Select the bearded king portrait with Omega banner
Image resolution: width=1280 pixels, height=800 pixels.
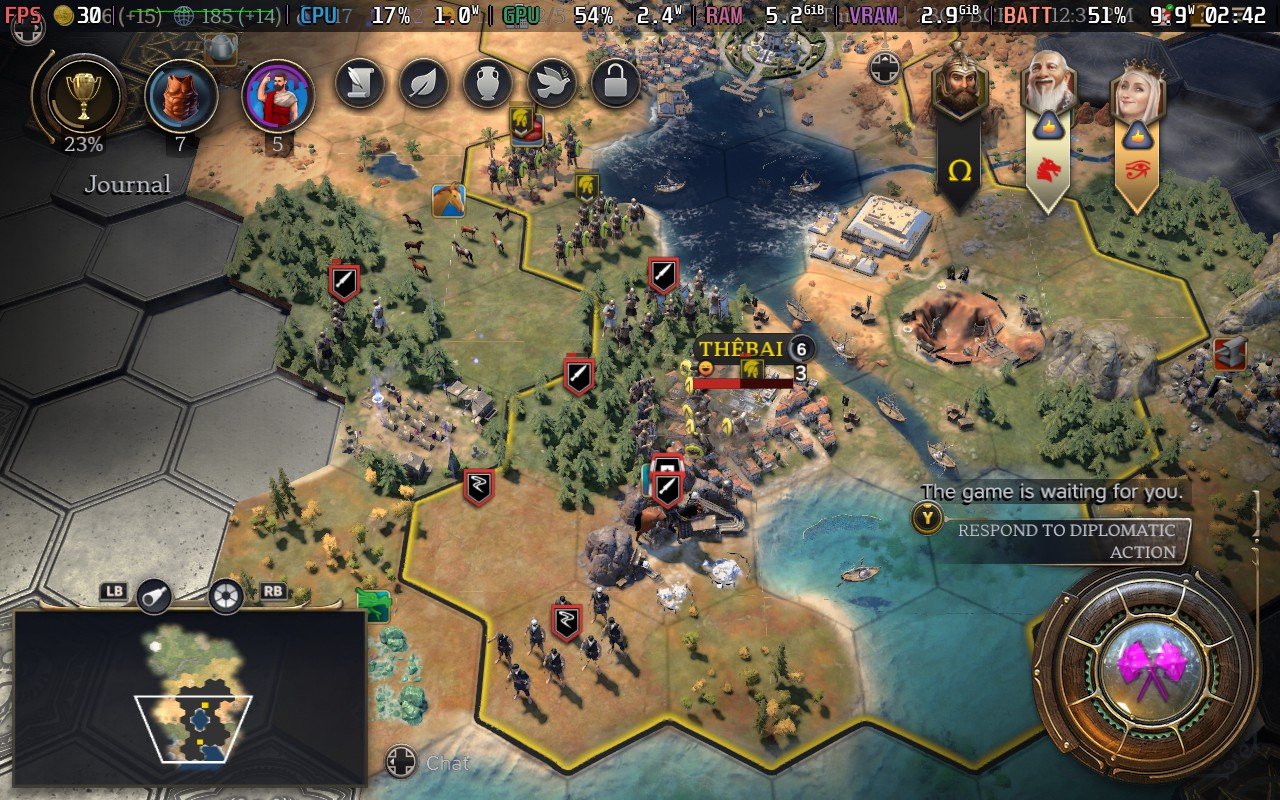coord(959,85)
